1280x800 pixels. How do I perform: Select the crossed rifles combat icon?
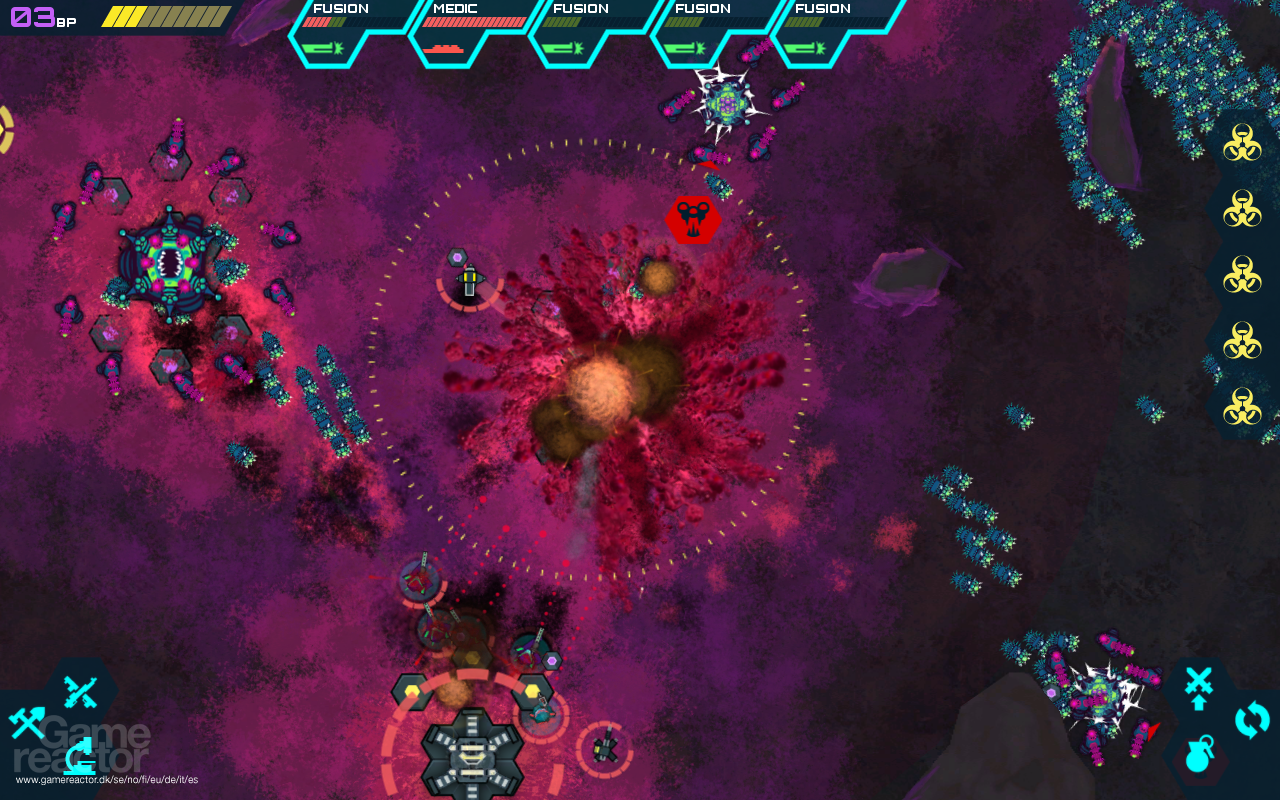(x=78, y=690)
